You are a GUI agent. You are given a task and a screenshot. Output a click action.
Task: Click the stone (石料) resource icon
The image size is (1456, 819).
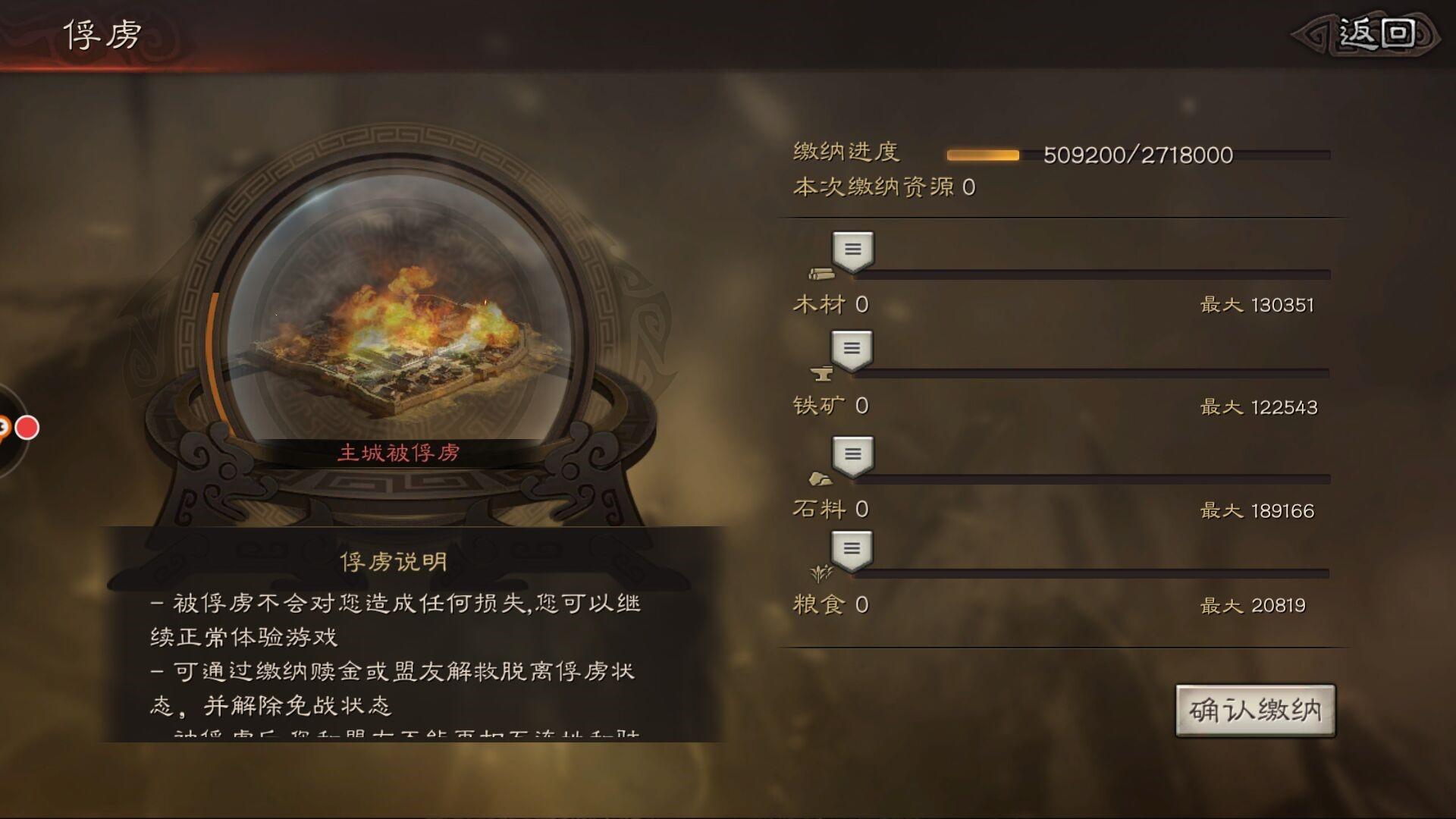[x=821, y=478]
